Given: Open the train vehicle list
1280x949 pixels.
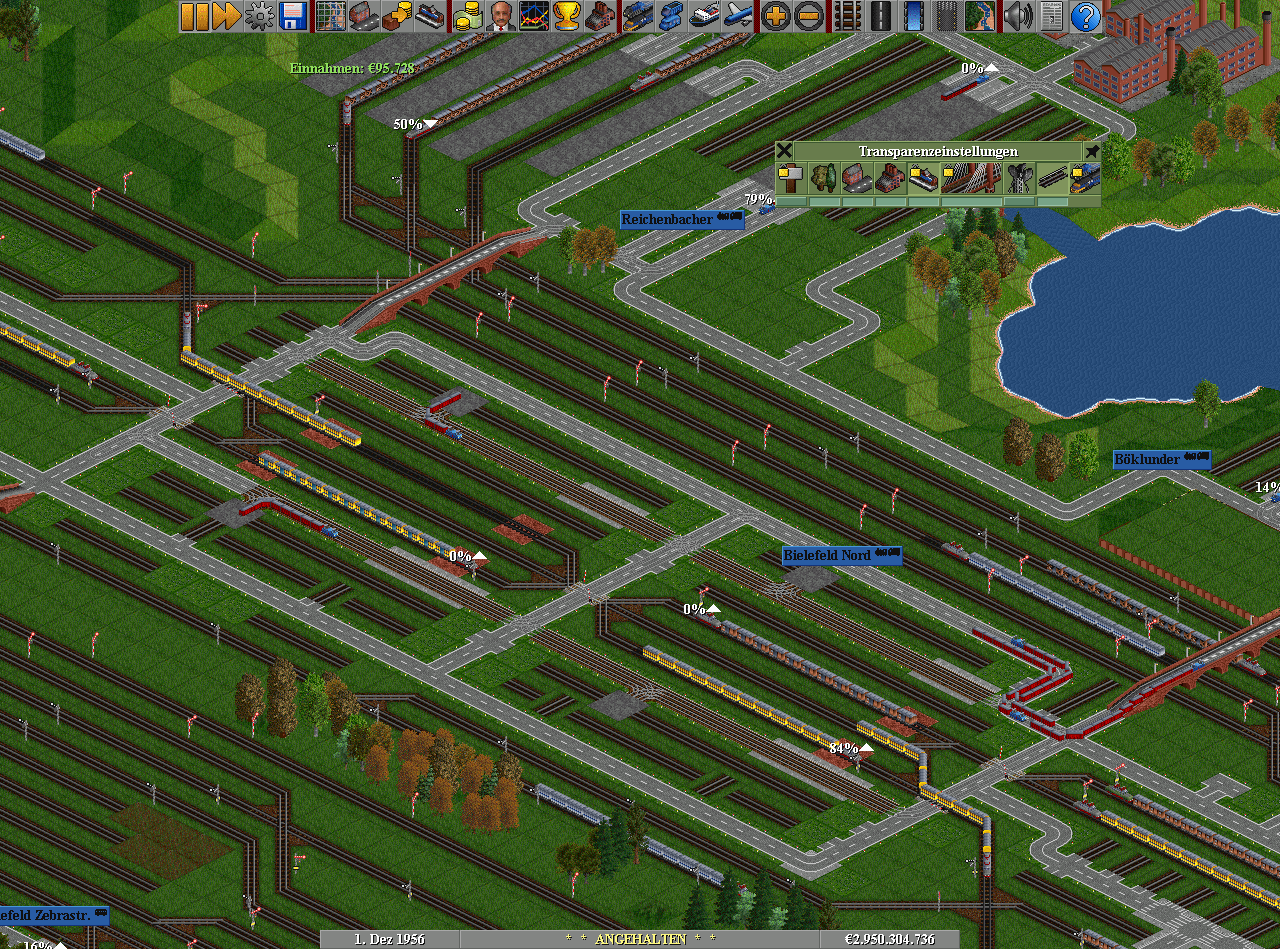Looking at the screenshot, I should point(638,16).
